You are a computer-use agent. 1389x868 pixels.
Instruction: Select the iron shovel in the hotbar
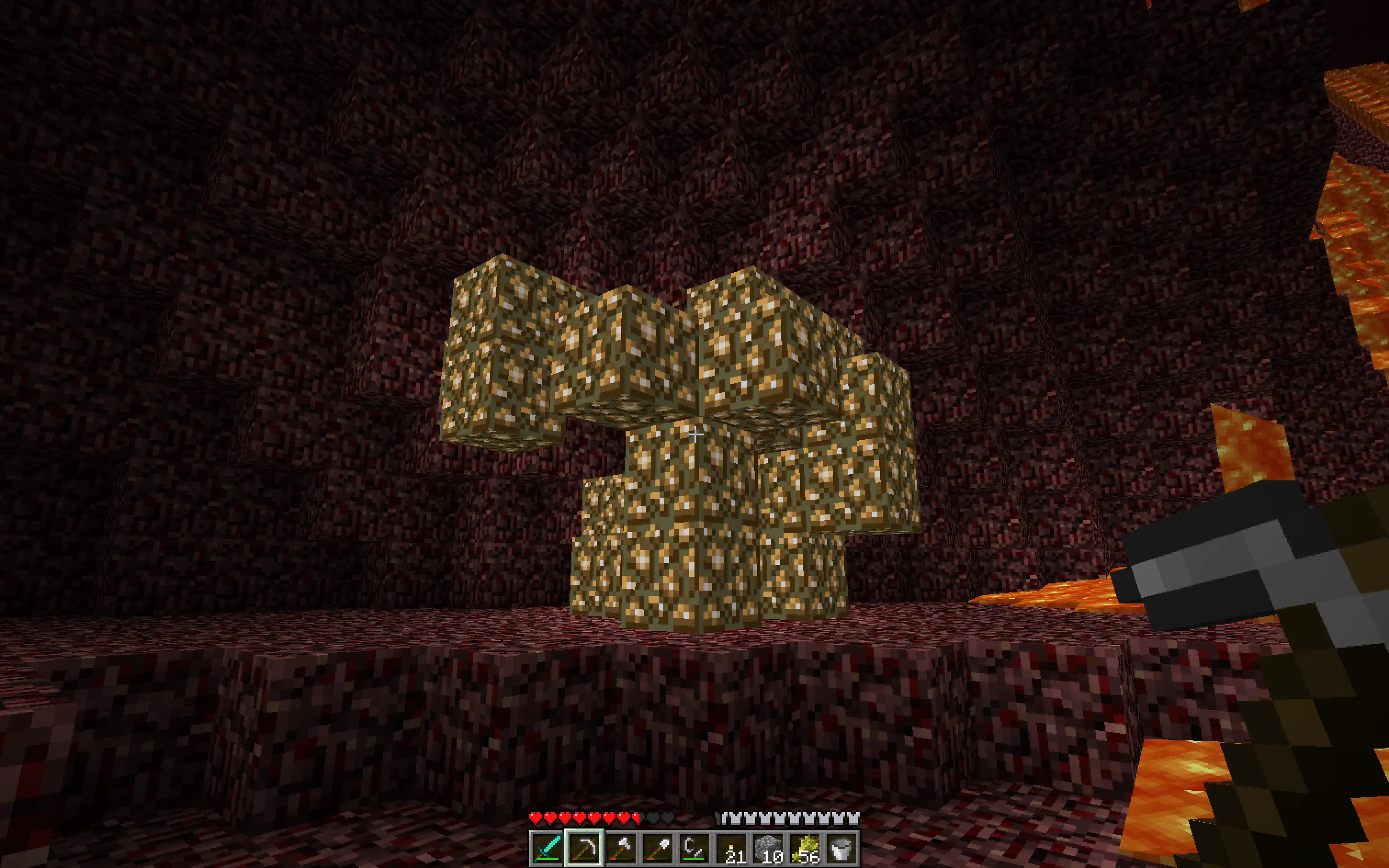657,847
